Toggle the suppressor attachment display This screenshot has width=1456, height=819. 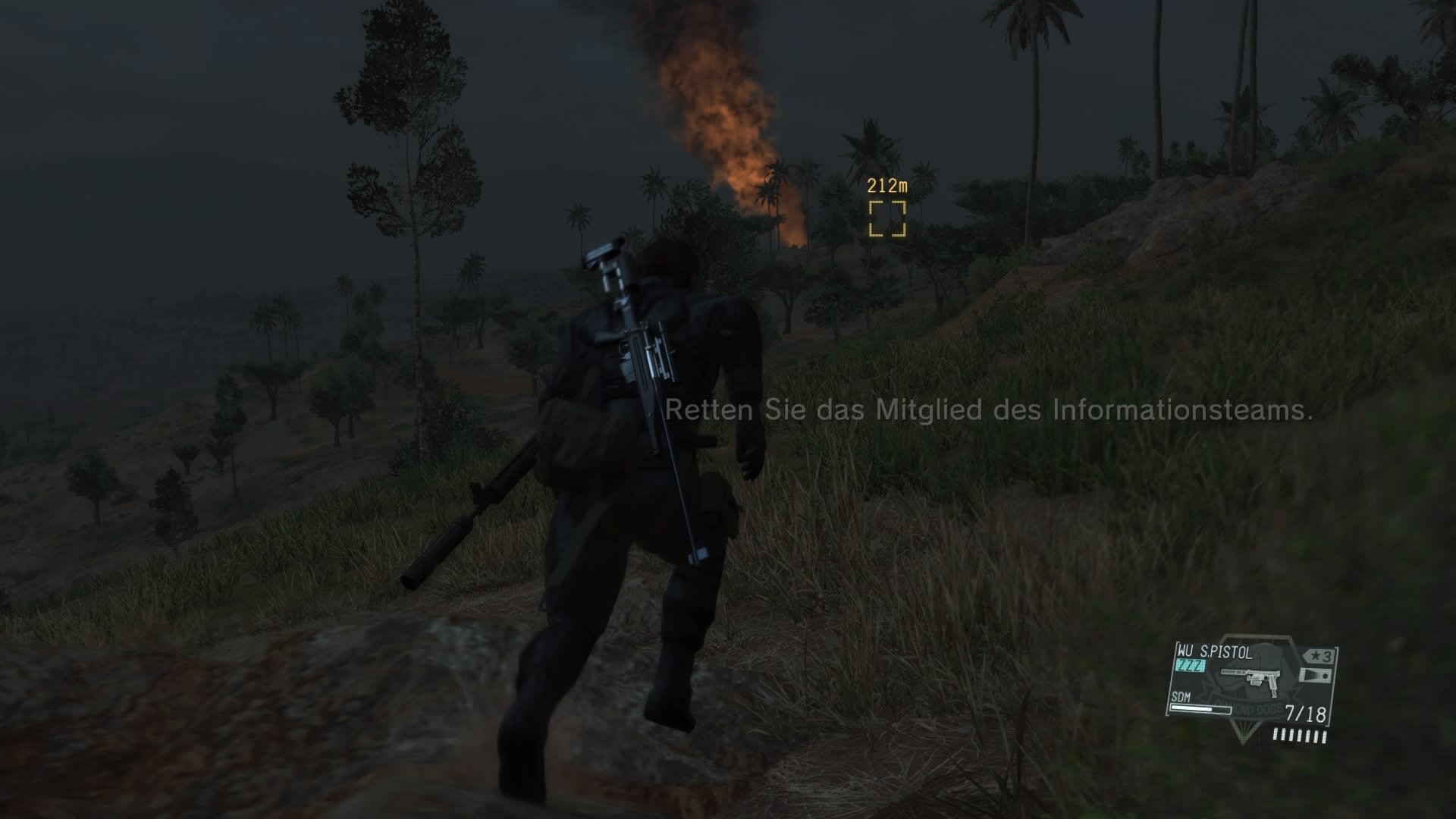click(x=1316, y=675)
